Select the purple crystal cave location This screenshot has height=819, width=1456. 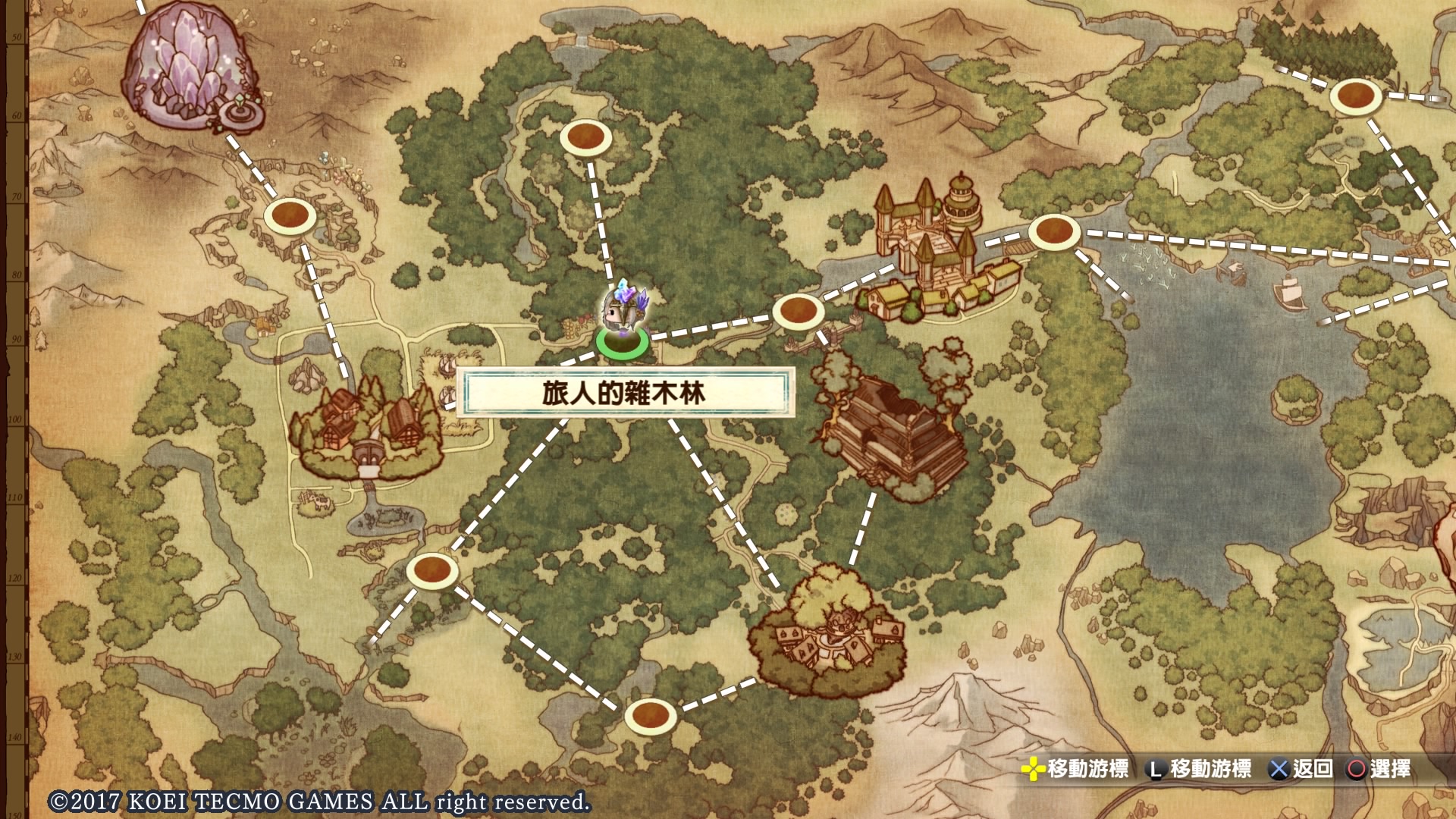[x=191, y=67]
